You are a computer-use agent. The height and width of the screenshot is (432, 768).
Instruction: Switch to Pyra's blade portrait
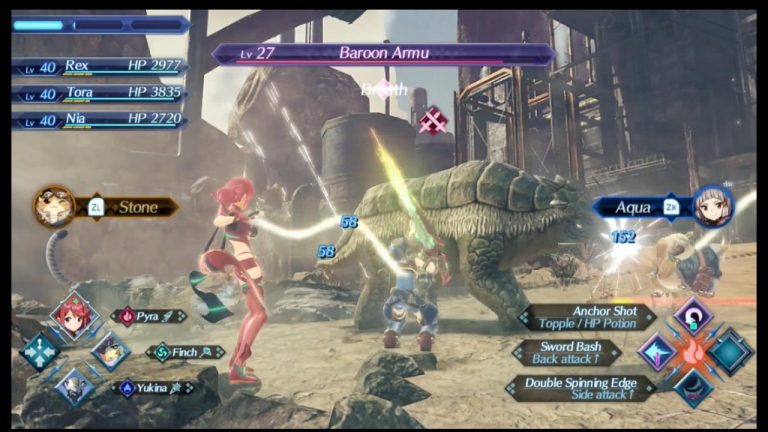pos(75,317)
